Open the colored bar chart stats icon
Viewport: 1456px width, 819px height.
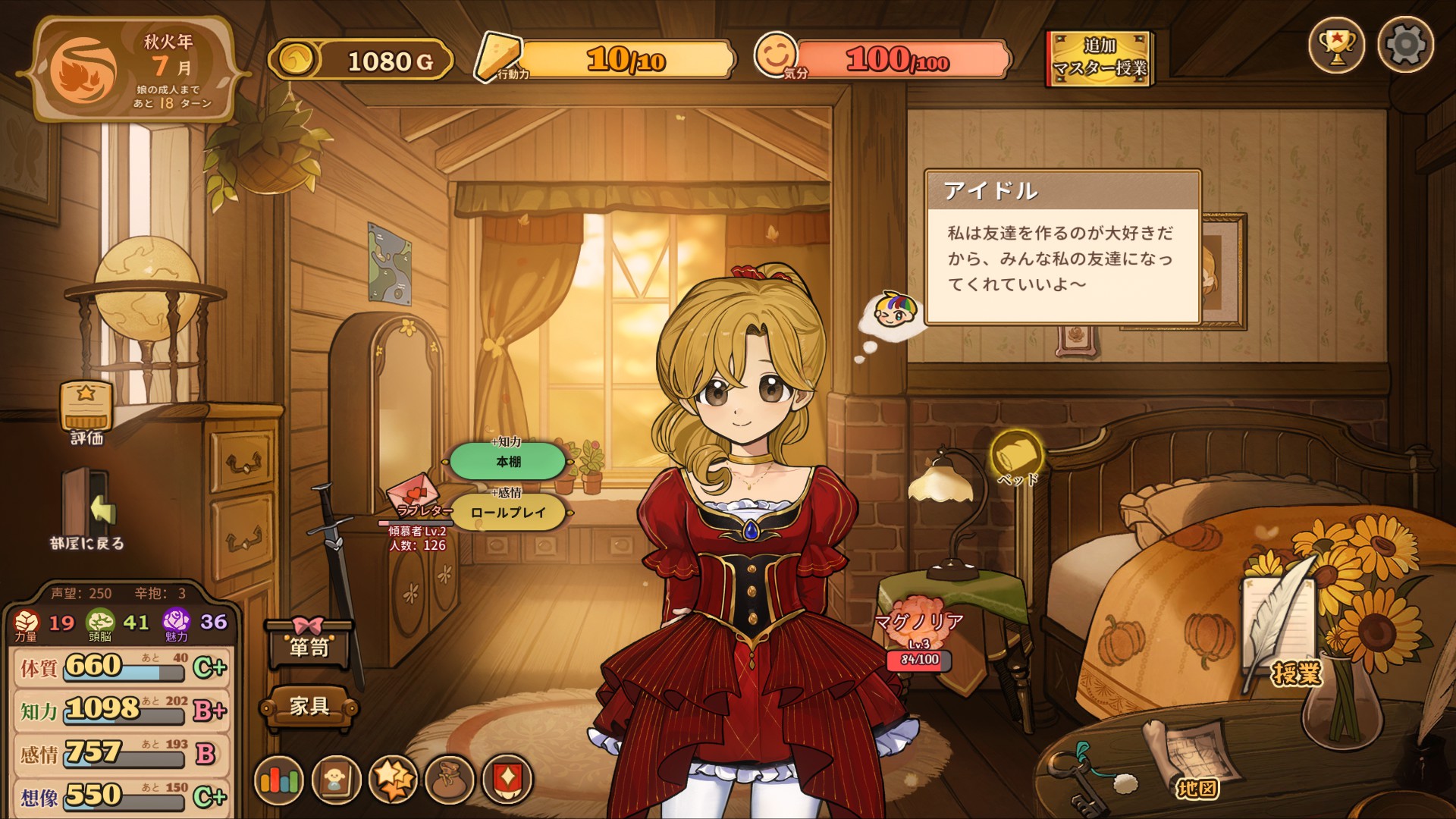click(279, 780)
